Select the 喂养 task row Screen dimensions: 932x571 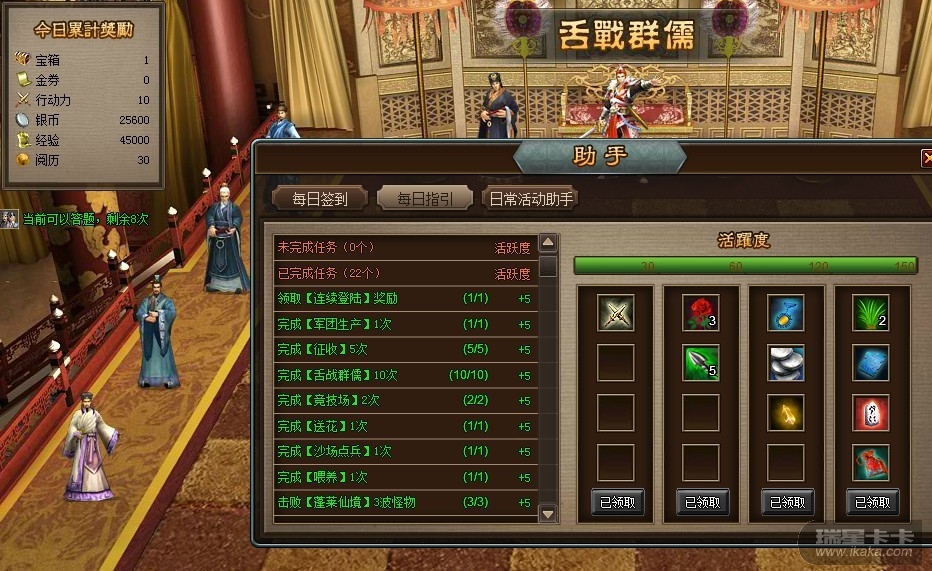click(404, 478)
